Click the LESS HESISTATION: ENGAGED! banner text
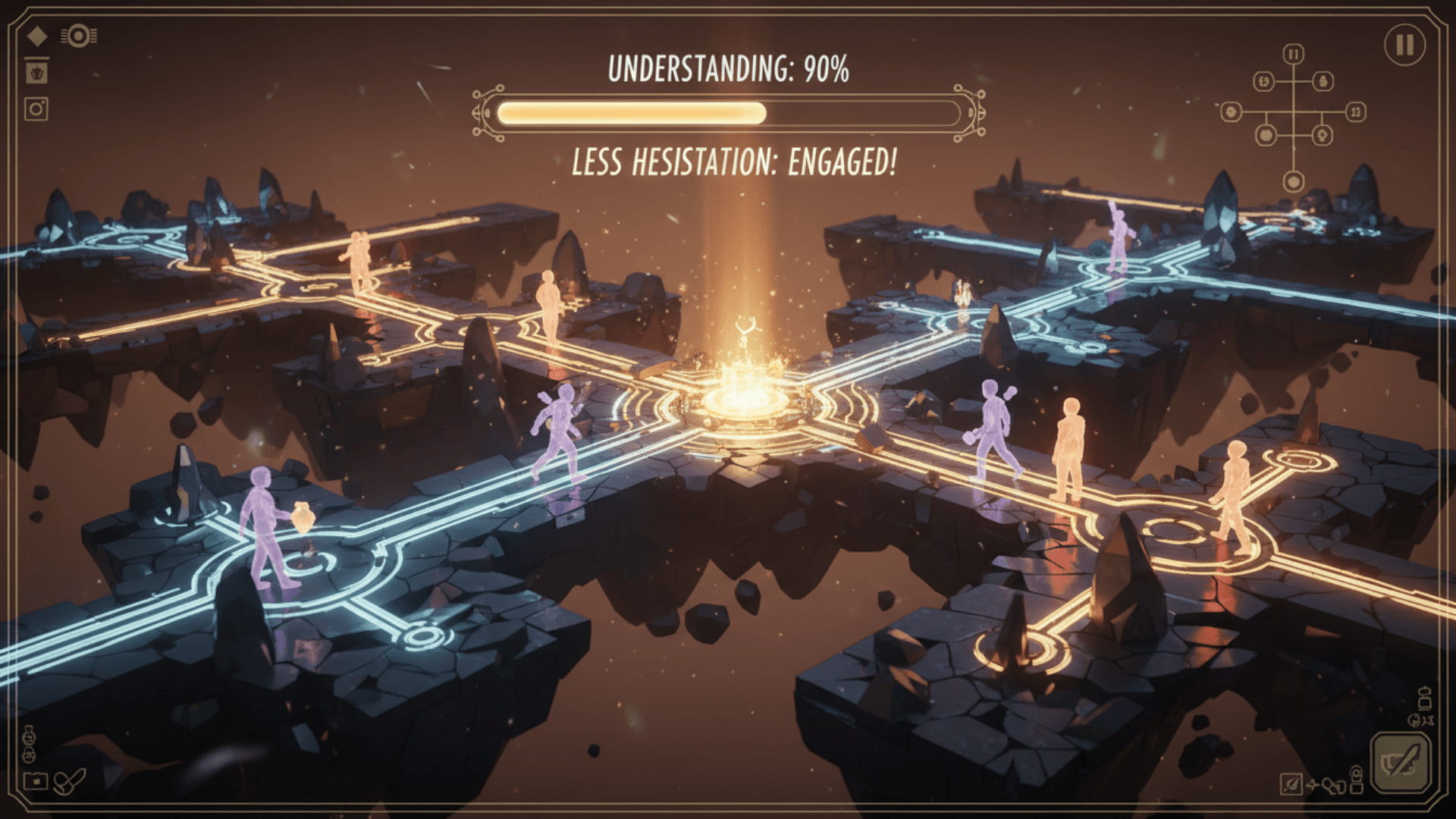The width and height of the screenshot is (1456, 819). 734,160
